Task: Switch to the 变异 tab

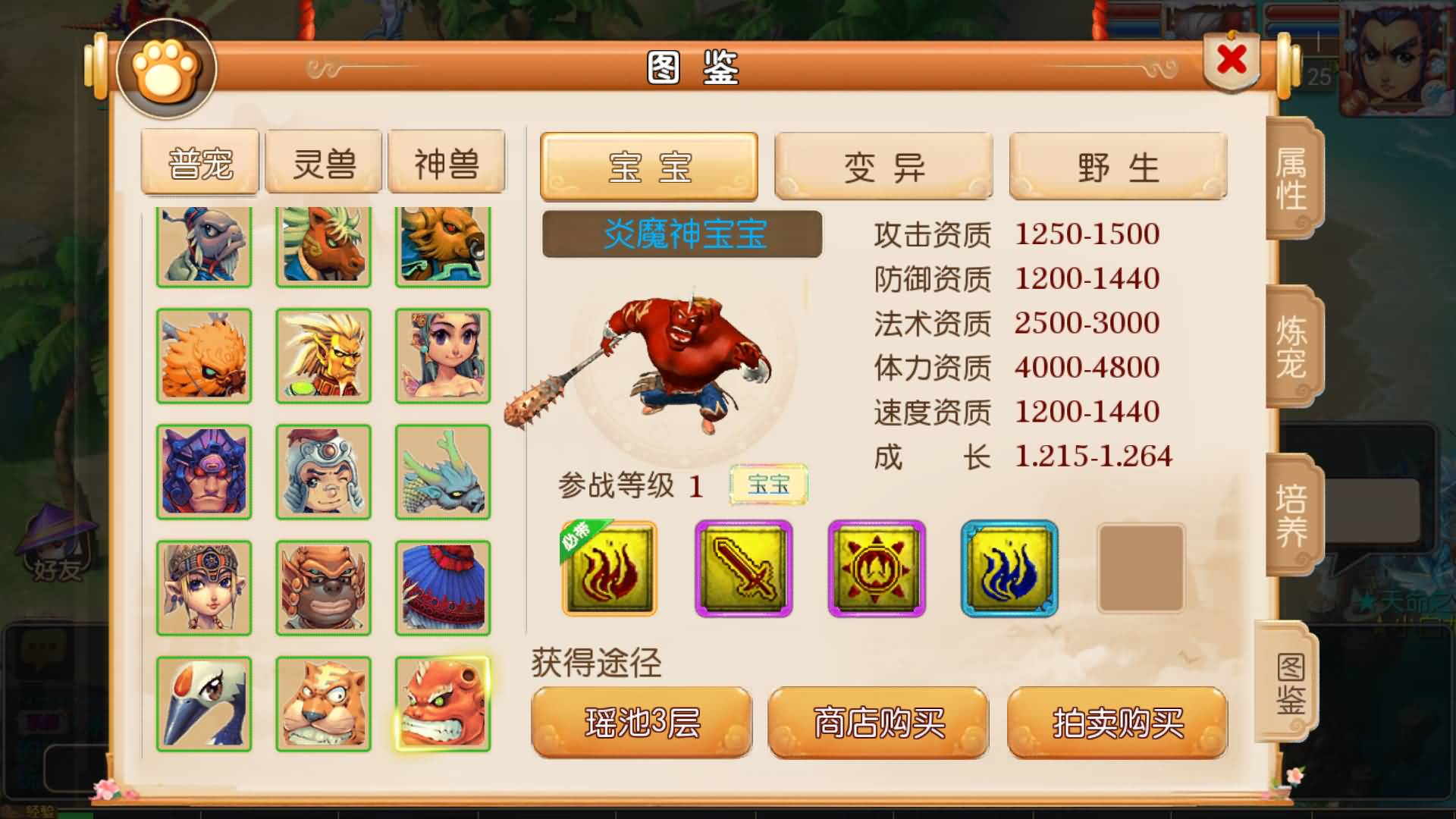Action: coord(882,167)
